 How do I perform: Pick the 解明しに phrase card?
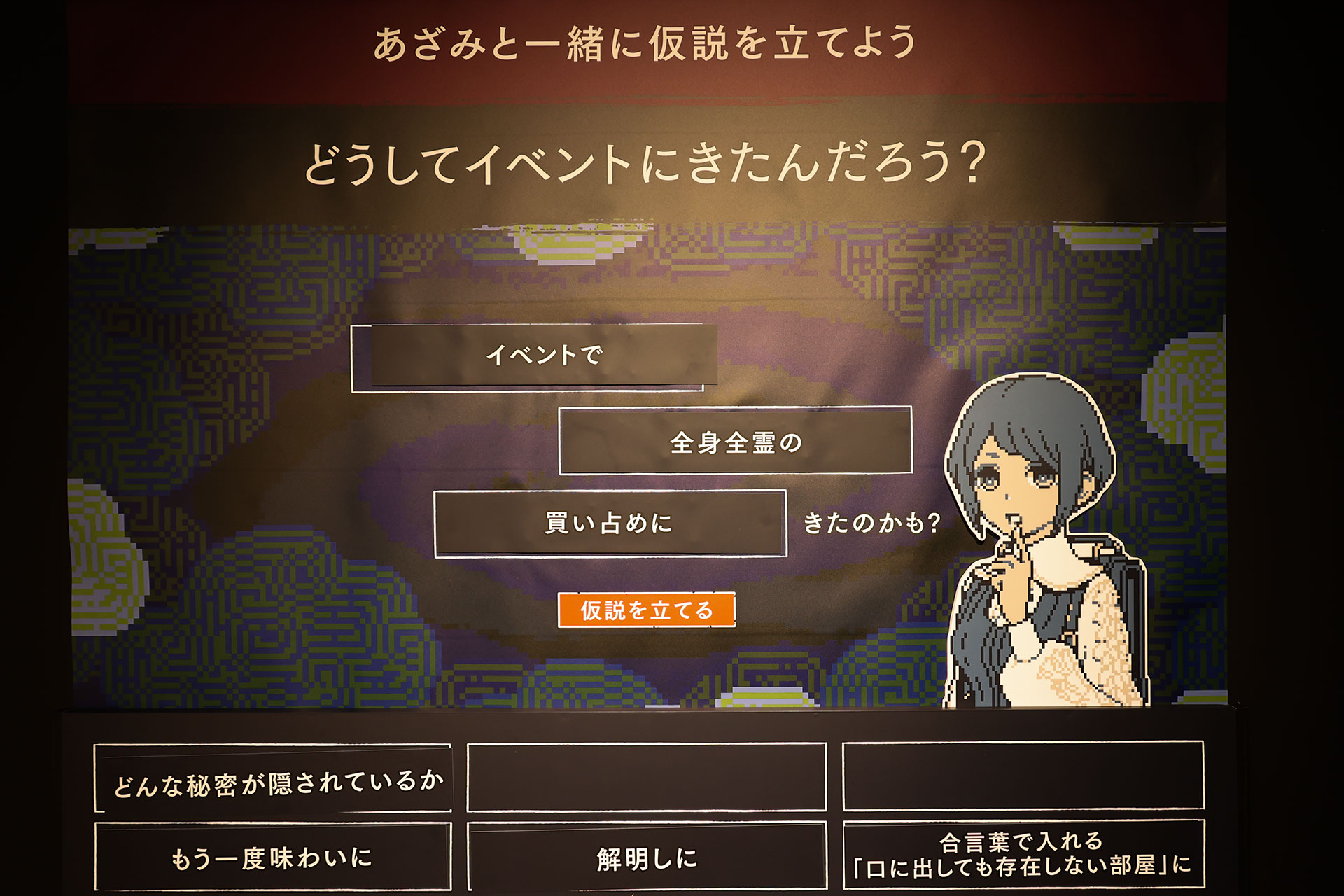(x=647, y=857)
